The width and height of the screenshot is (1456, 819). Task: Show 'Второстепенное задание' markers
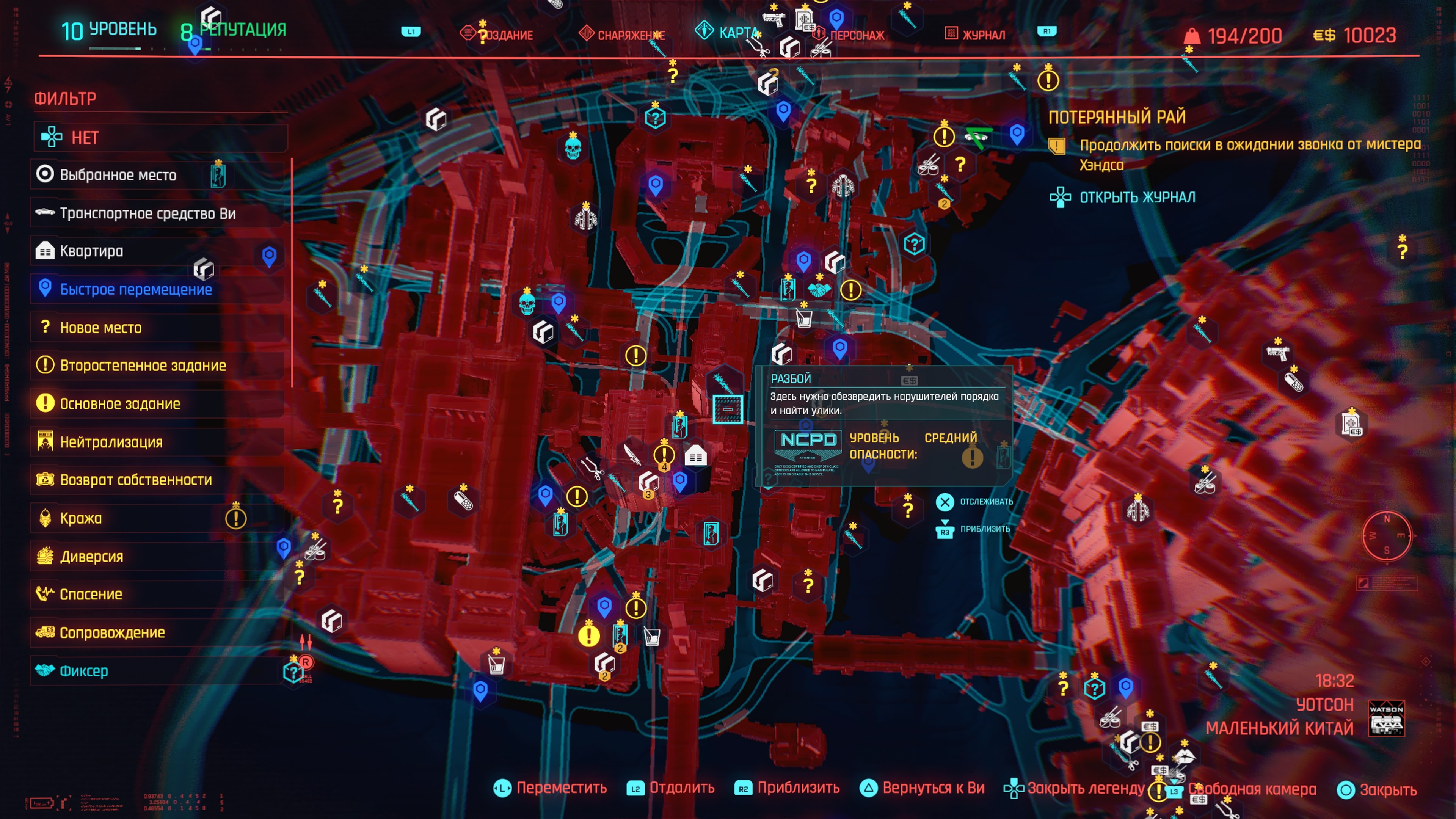(x=143, y=366)
